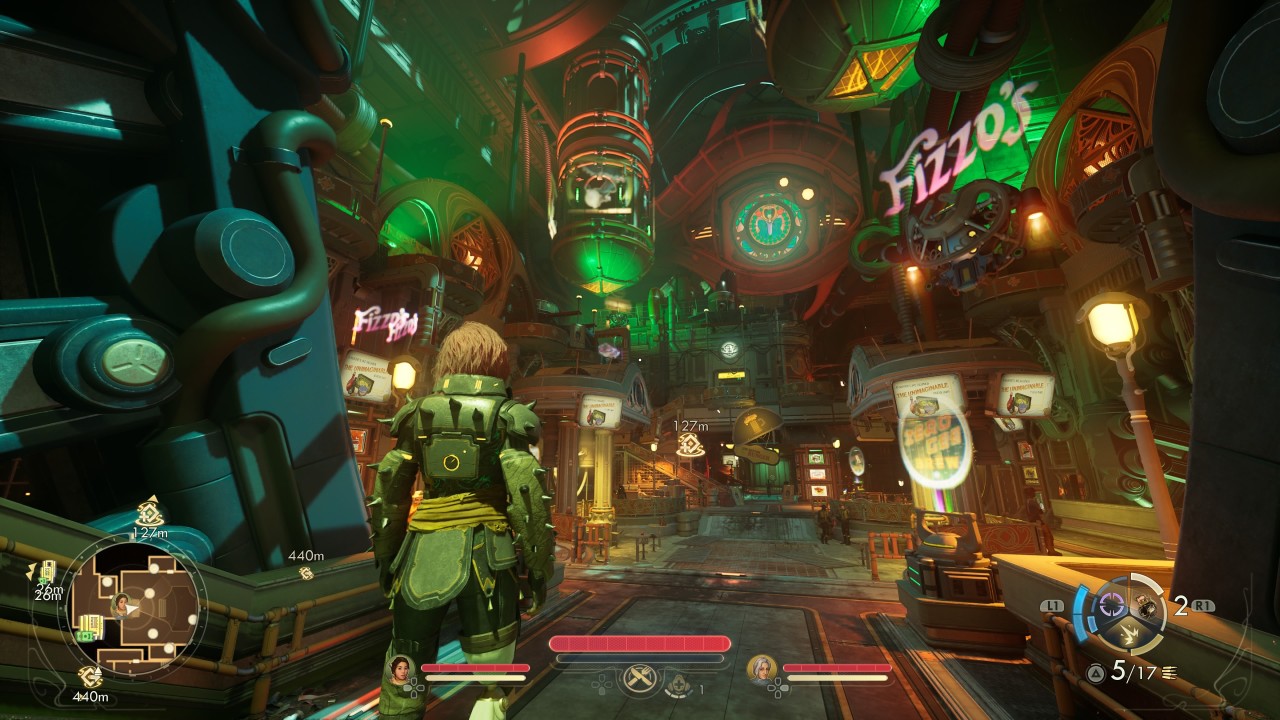Use the crossed knife and fork food item

[x=638, y=679]
